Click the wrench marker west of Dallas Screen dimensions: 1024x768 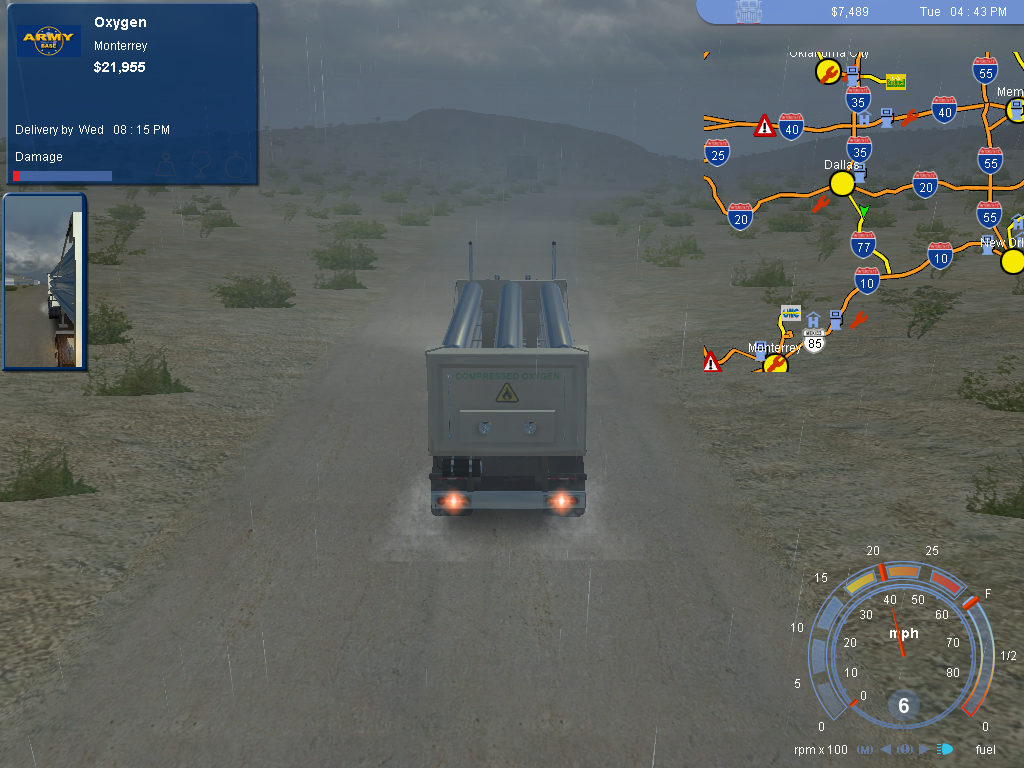pyautogui.click(x=821, y=205)
